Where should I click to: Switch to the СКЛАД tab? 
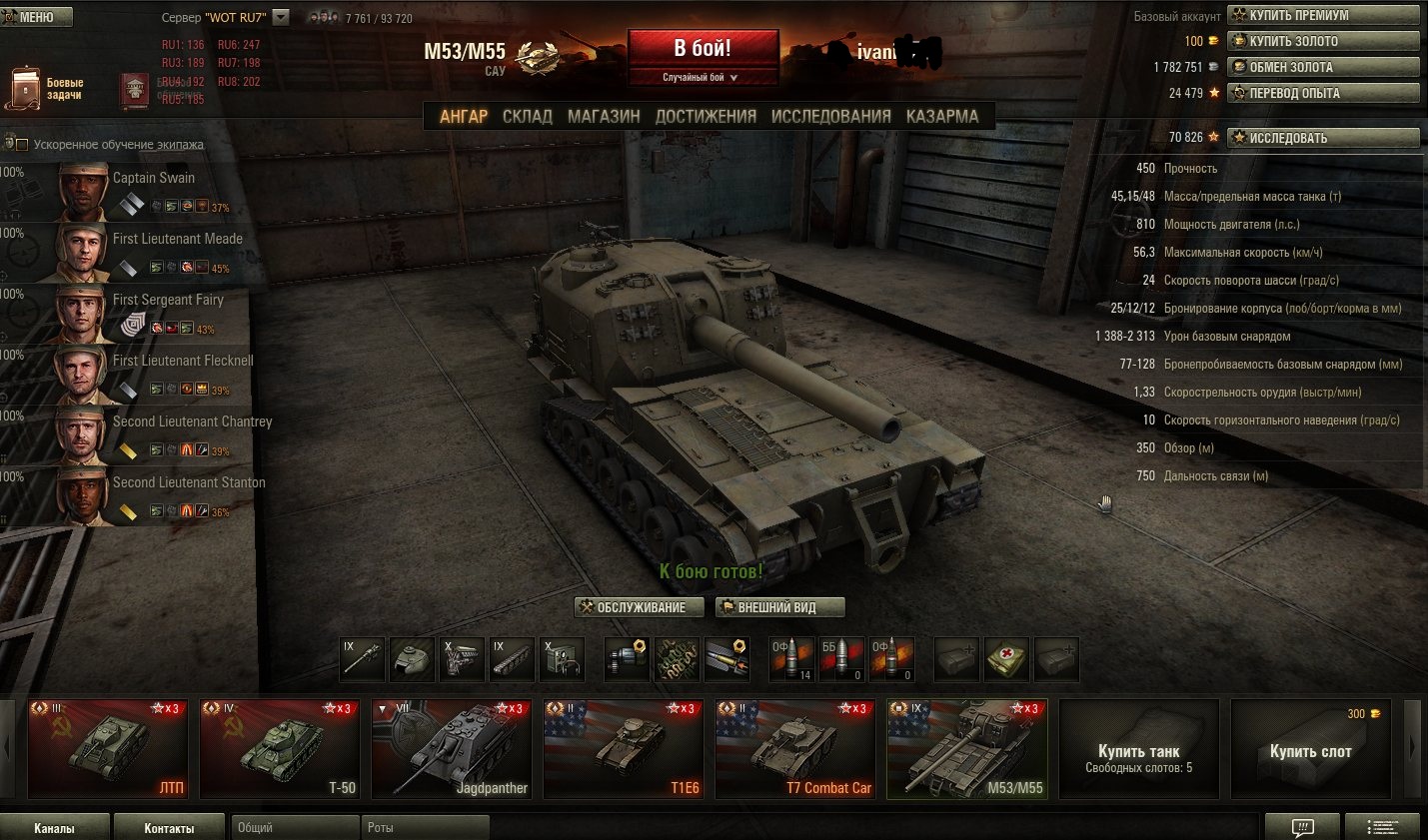tap(527, 116)
